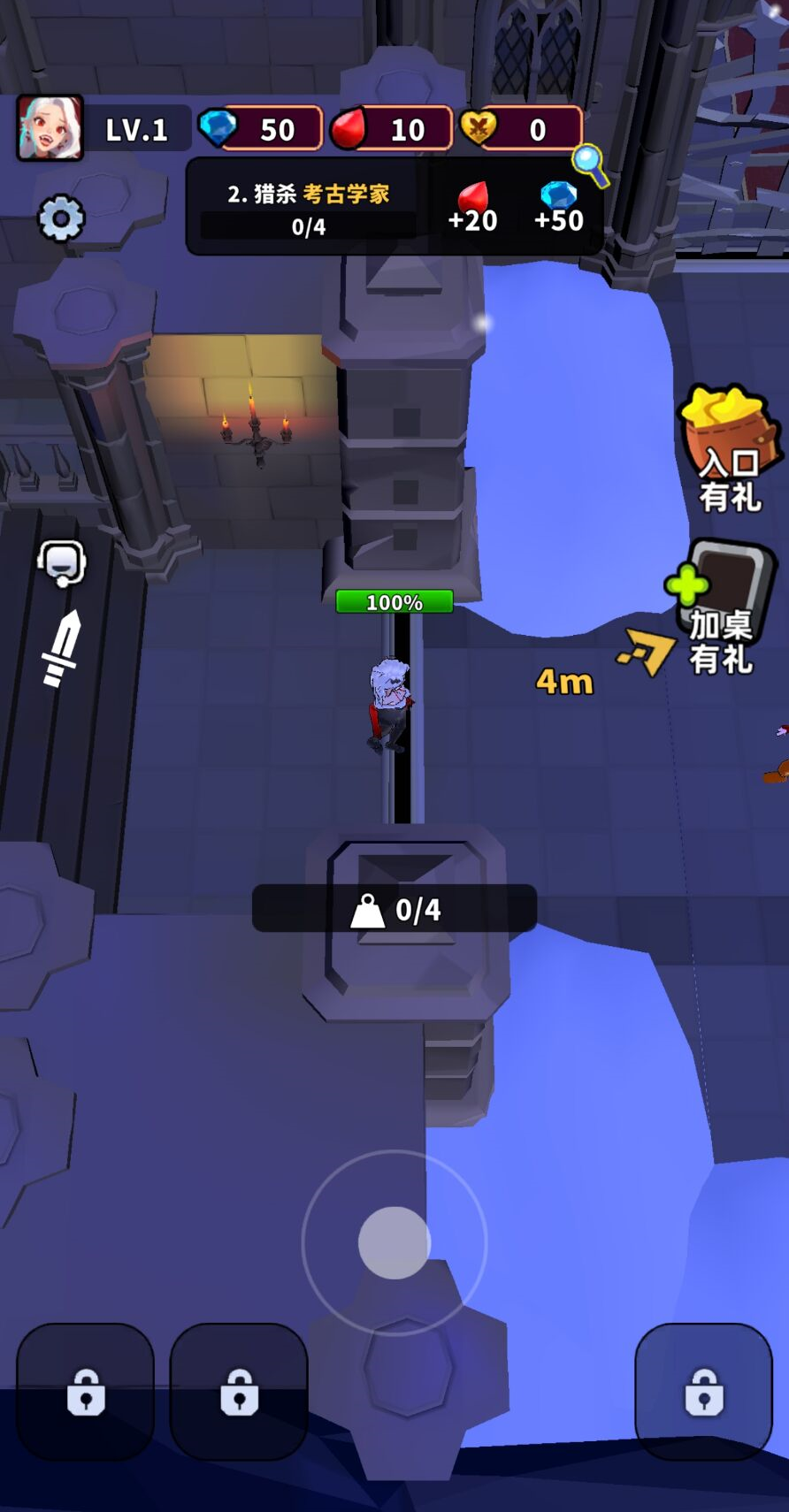Tap the virtual joystick knob
Viewport: 789px width, 1512px height.
point(394,1242)
